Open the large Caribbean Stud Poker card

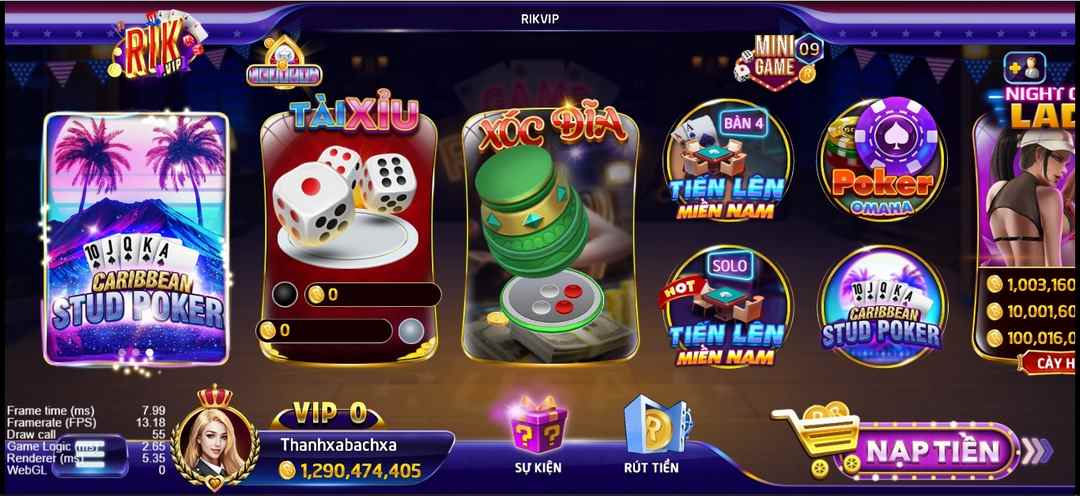point(136,238)
